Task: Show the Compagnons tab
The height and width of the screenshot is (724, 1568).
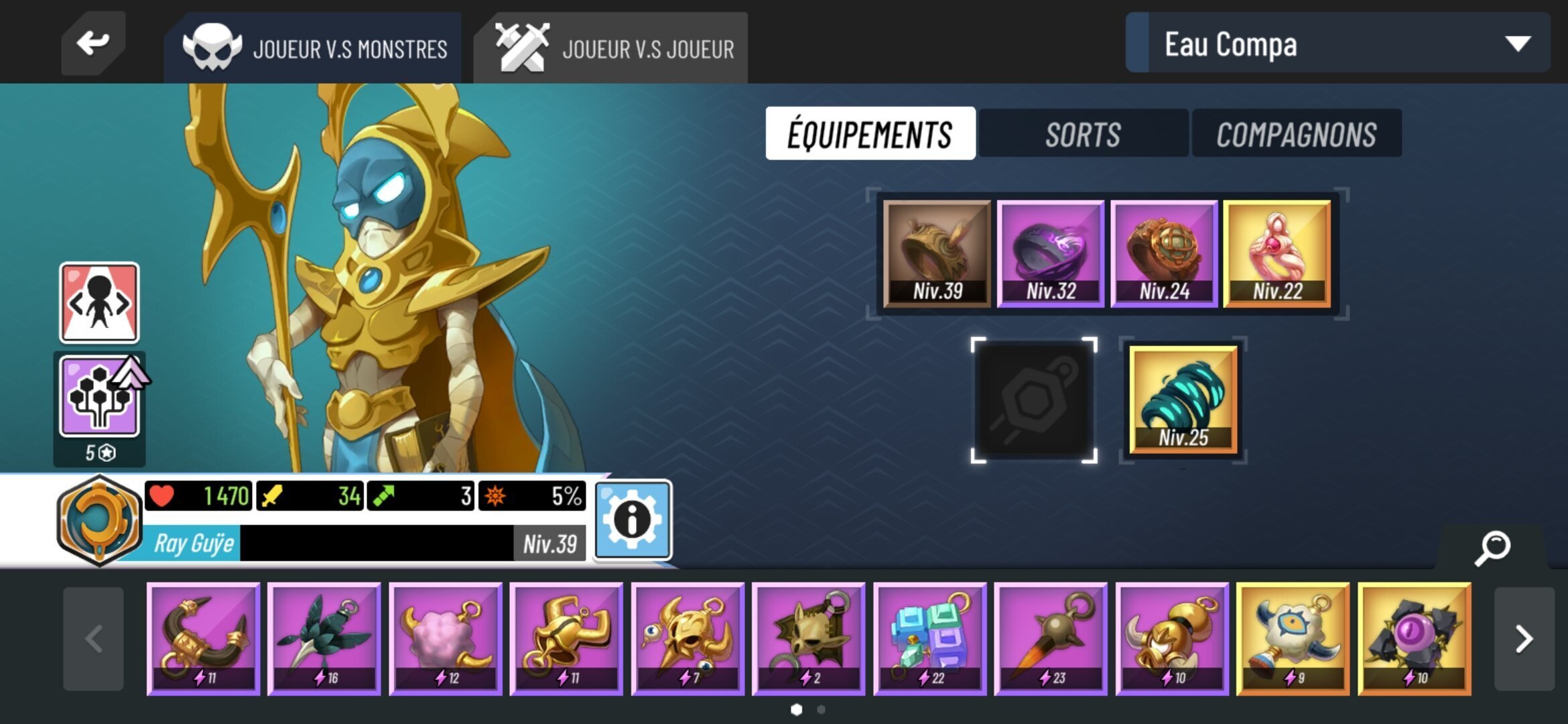Action: [x=1296, y=133]
